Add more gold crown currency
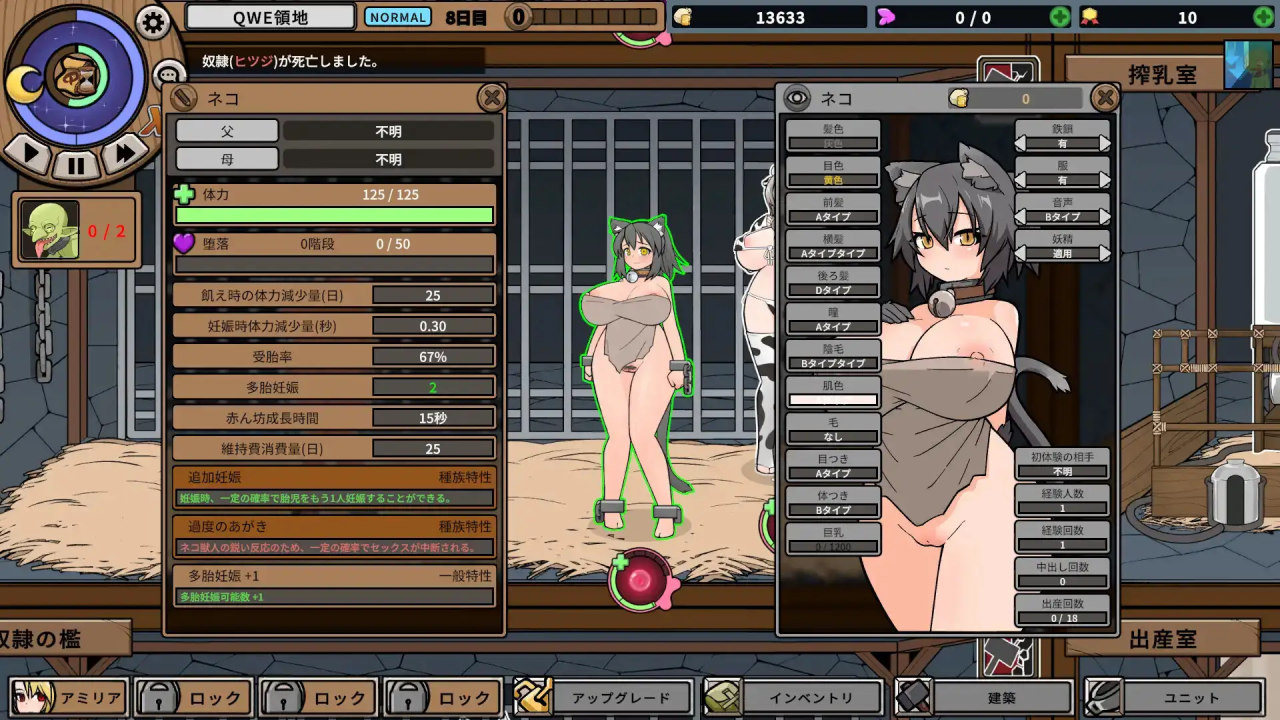The image size is (1280, 720). click(1264, 17)
